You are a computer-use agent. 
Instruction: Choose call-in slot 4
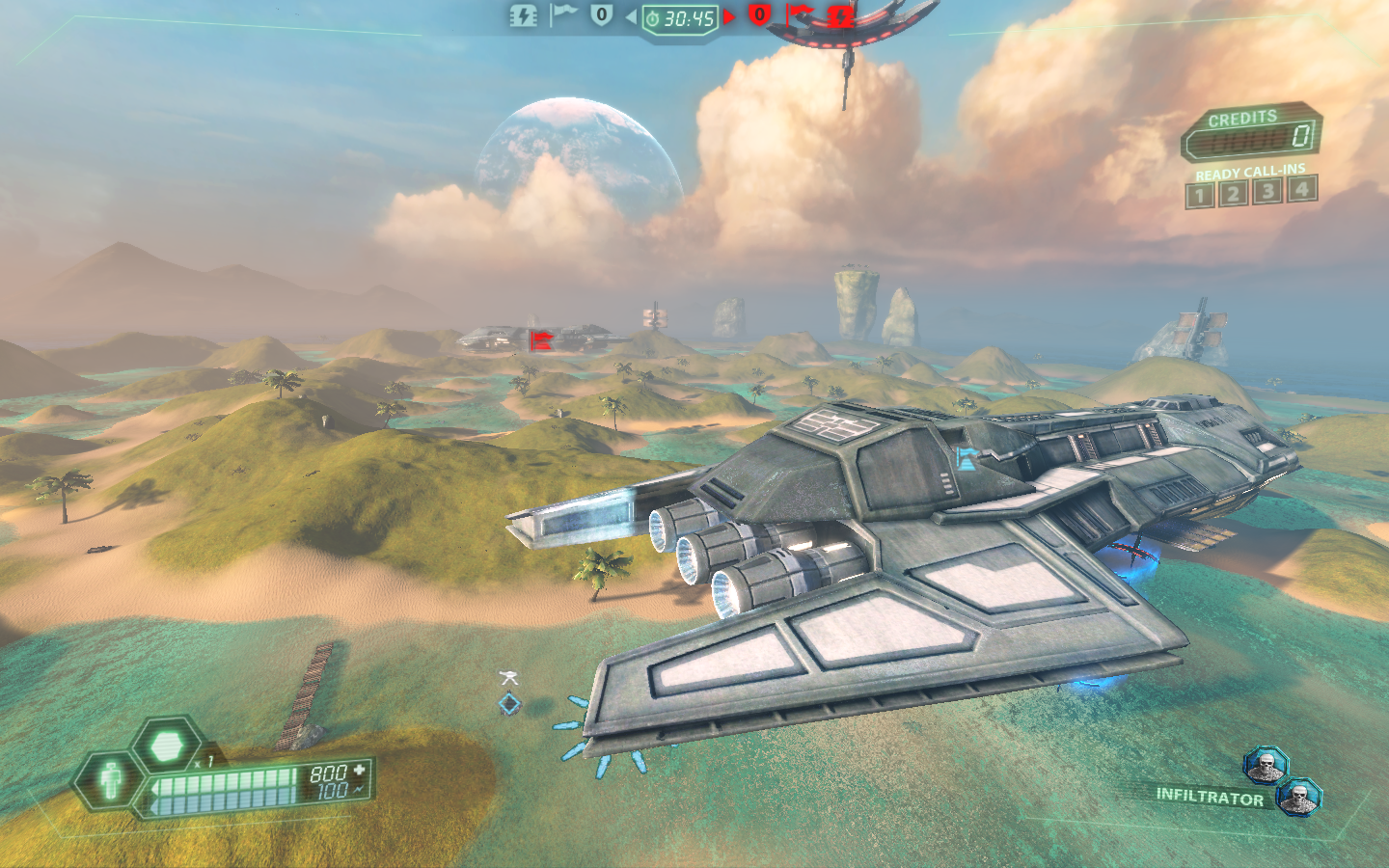pos(1302,188)
